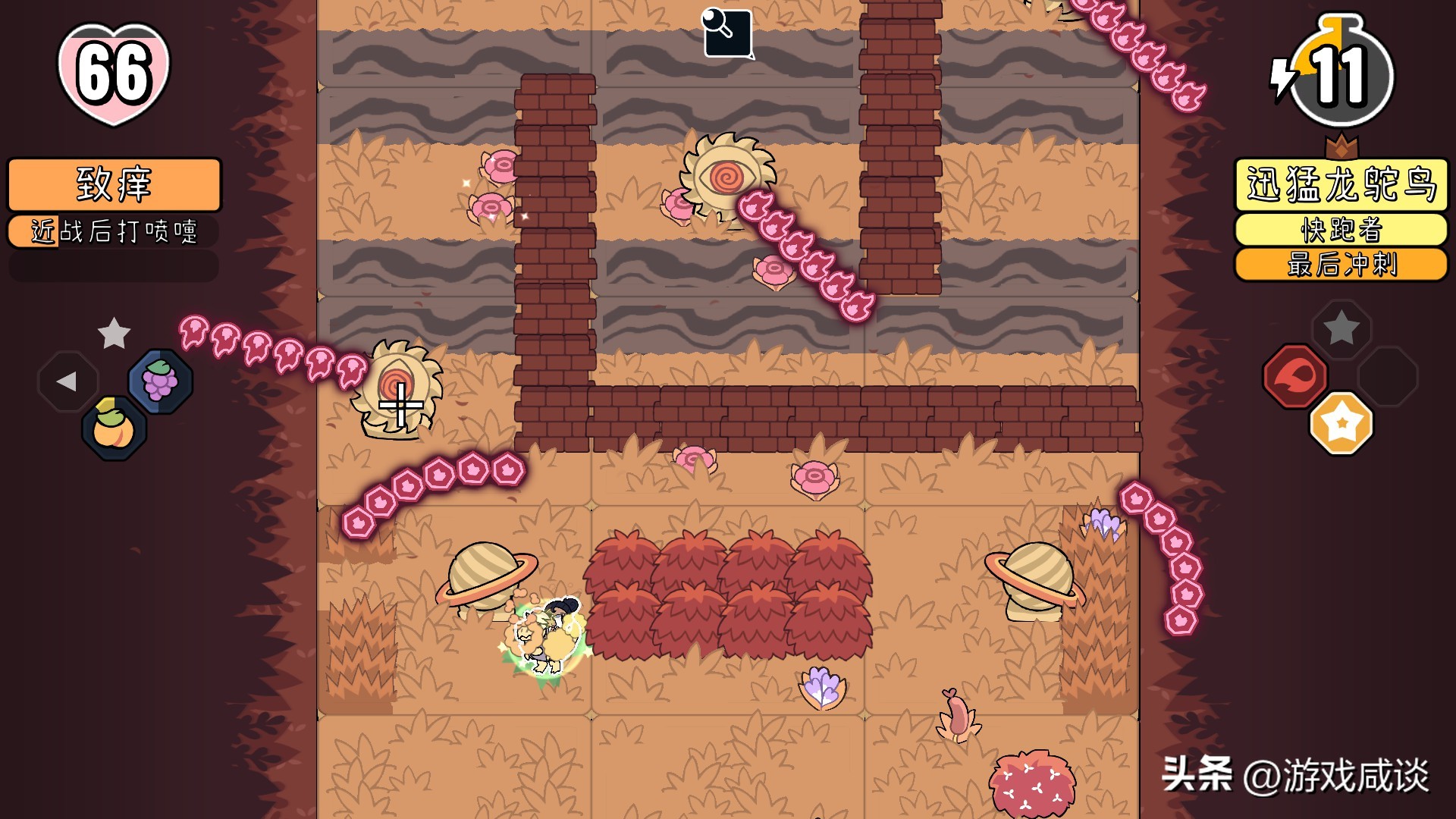This screenshot has width=1456, height=819.
Task: Click the progress bar under 致痒
Action: [112, 265]
